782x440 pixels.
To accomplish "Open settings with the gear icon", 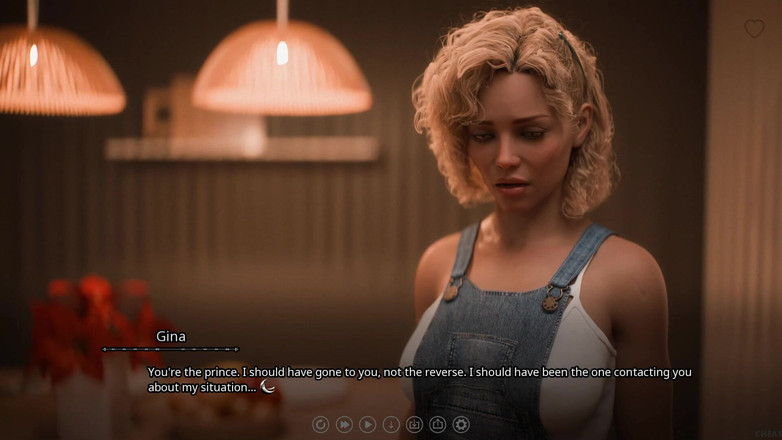I will pyautogui.click(x=461, y=425).
